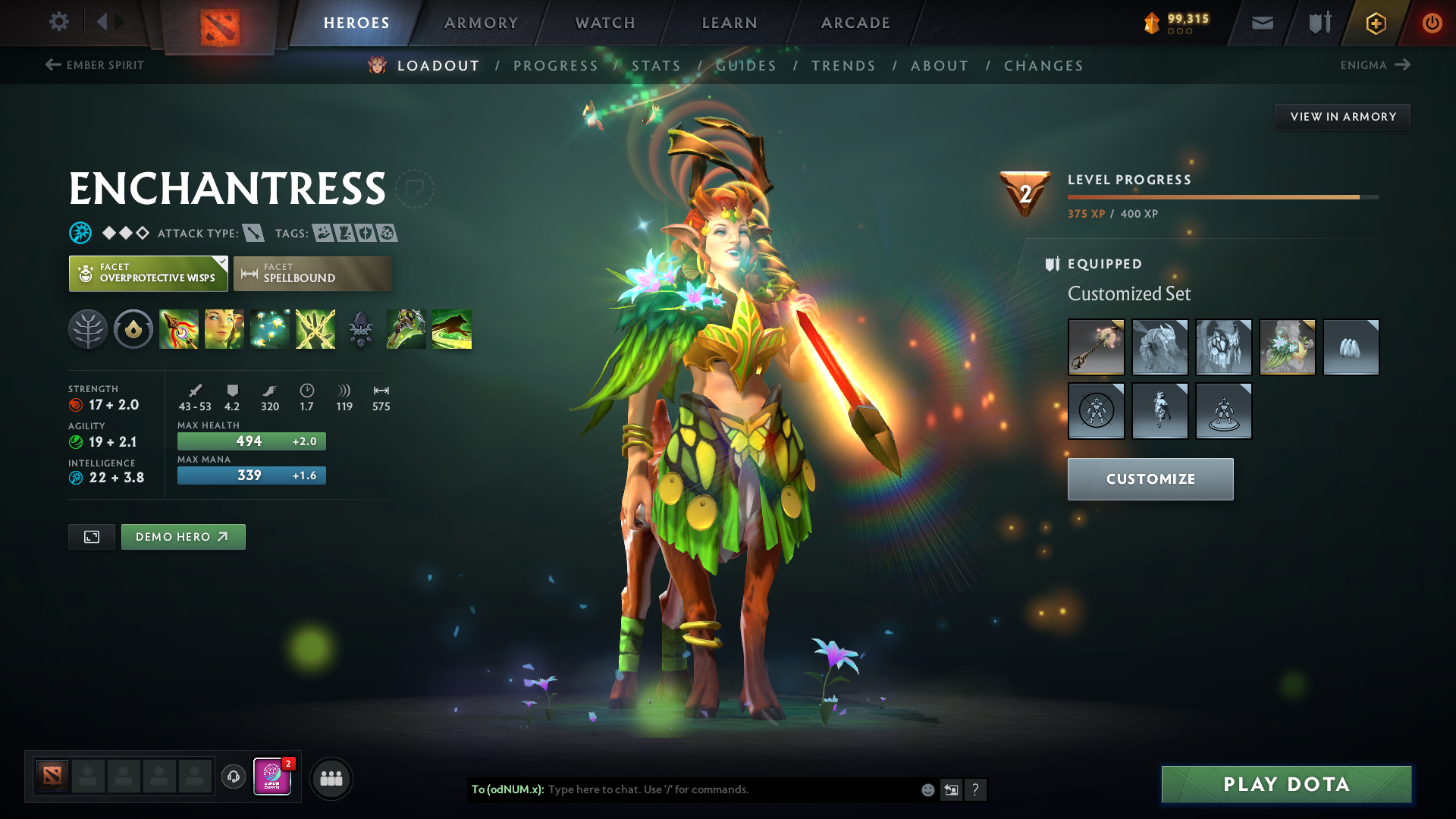The image size is (1456, 819).
Task: Open the emoticon picker in the chat bar
Action: pyautogui.click(x=927, y=789)
